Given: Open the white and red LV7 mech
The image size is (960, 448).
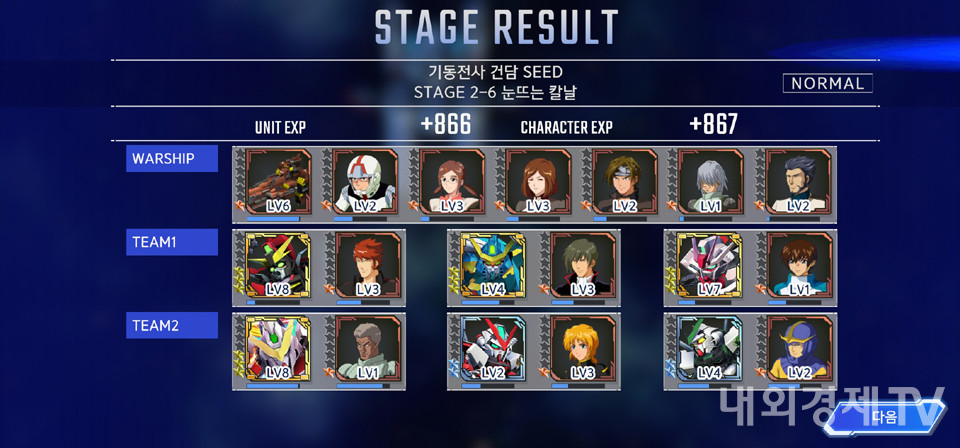Looking at the screenshot, I should 711,267.
